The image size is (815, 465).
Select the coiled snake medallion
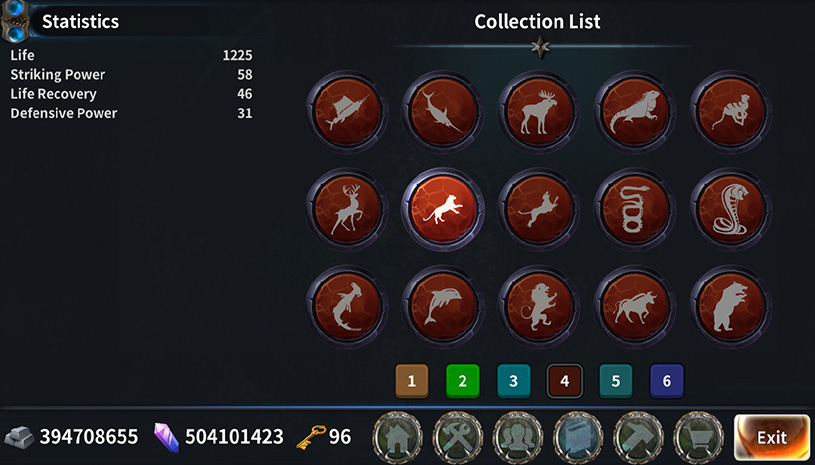(x=634, y=208)
